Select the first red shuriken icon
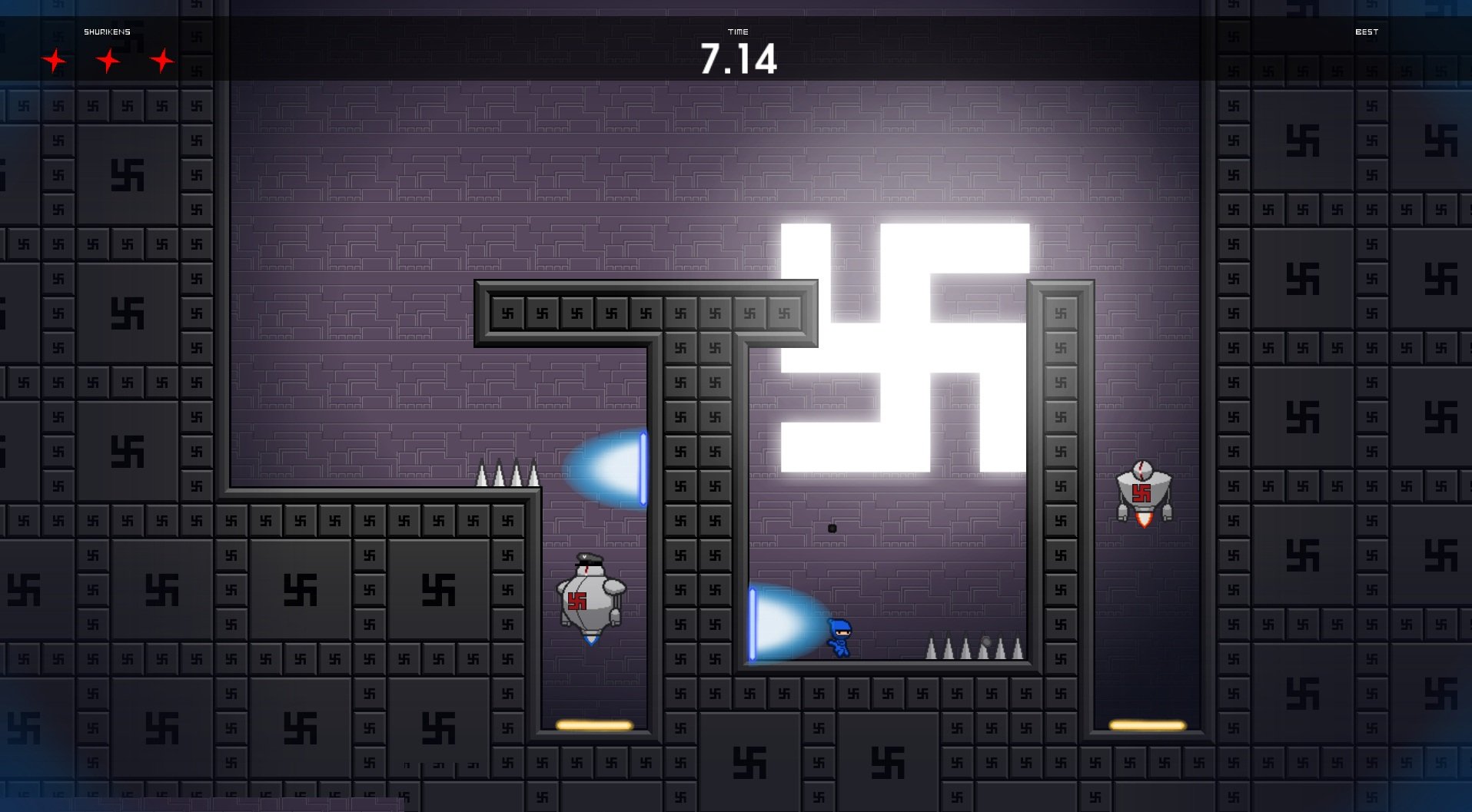Screen dimensions: 1472x812 (x=55, y=59)
